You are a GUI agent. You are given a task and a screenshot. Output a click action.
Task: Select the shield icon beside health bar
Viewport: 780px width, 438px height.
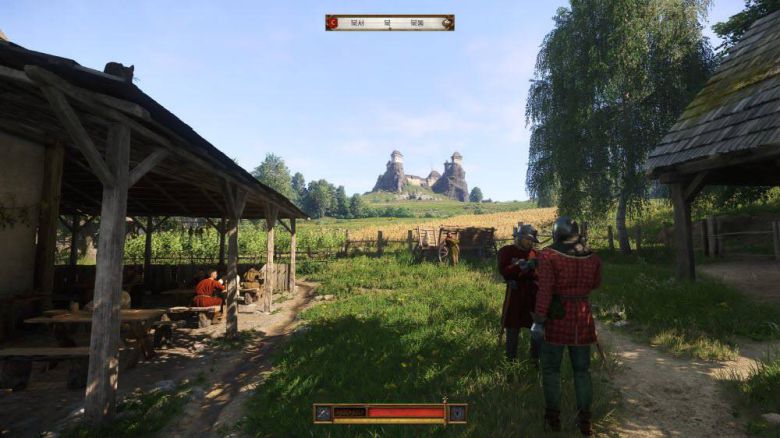(x=456, y=412)
